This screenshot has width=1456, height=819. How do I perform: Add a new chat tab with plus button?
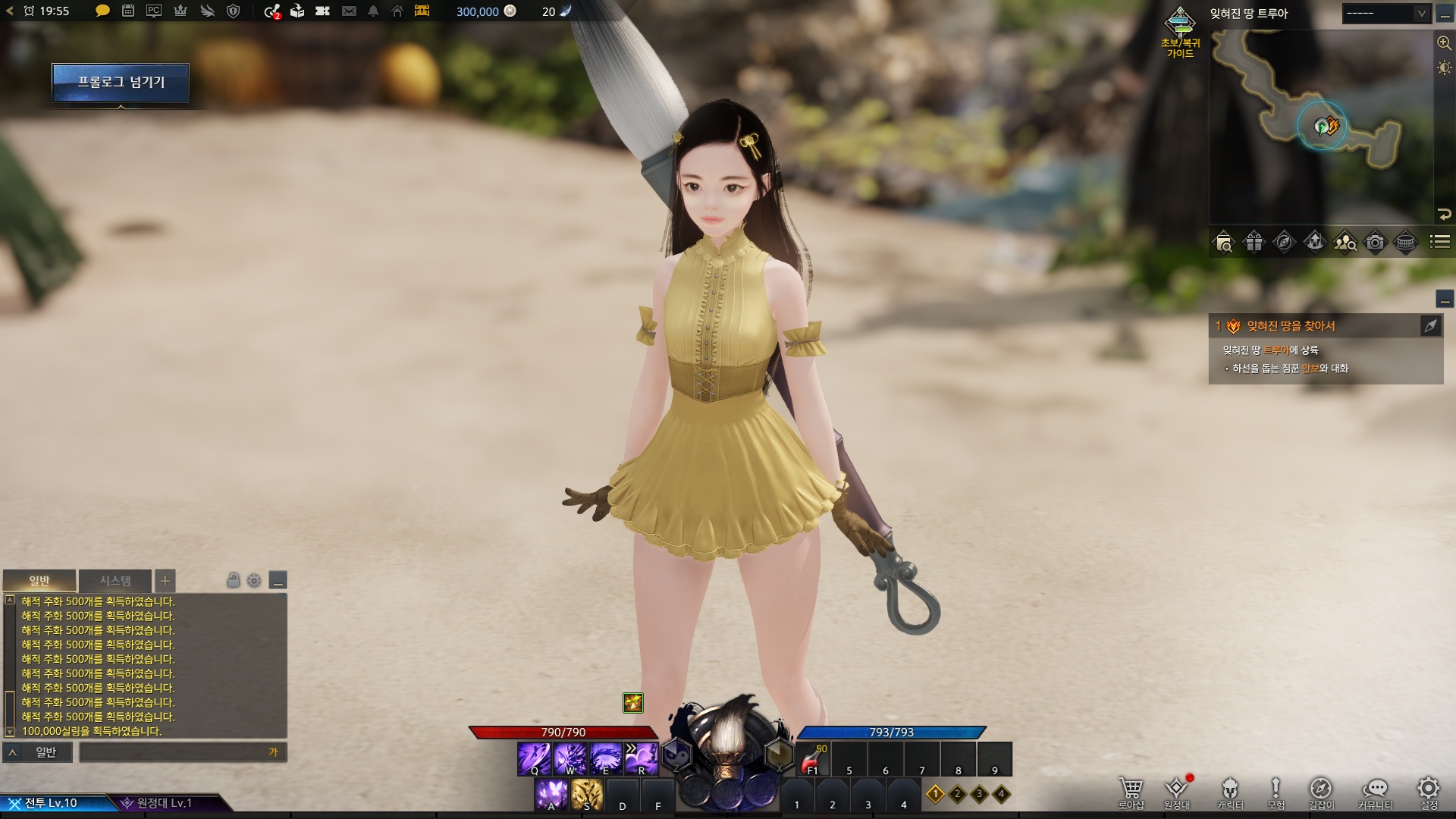[165, 581]
